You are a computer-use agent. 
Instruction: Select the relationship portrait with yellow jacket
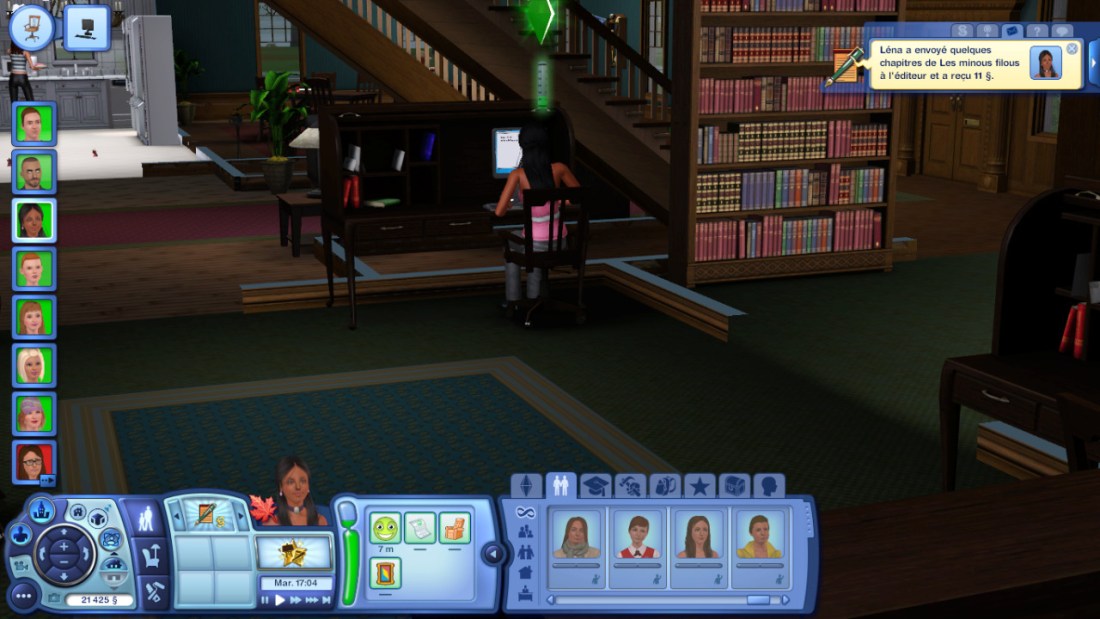coord(759,535)
